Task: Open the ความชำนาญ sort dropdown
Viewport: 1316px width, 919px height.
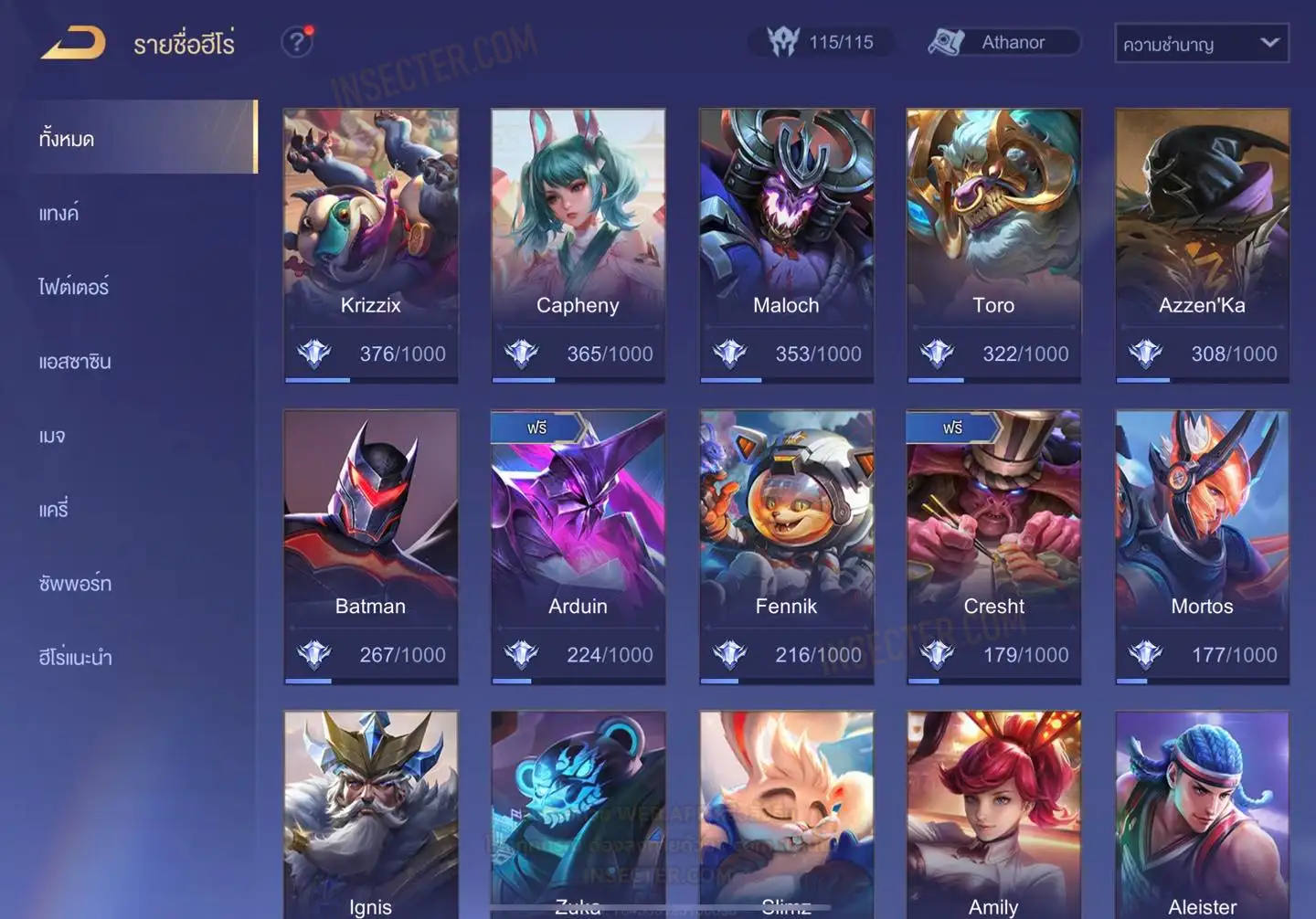Action: pyautogui.click(x=1201, y=43)
